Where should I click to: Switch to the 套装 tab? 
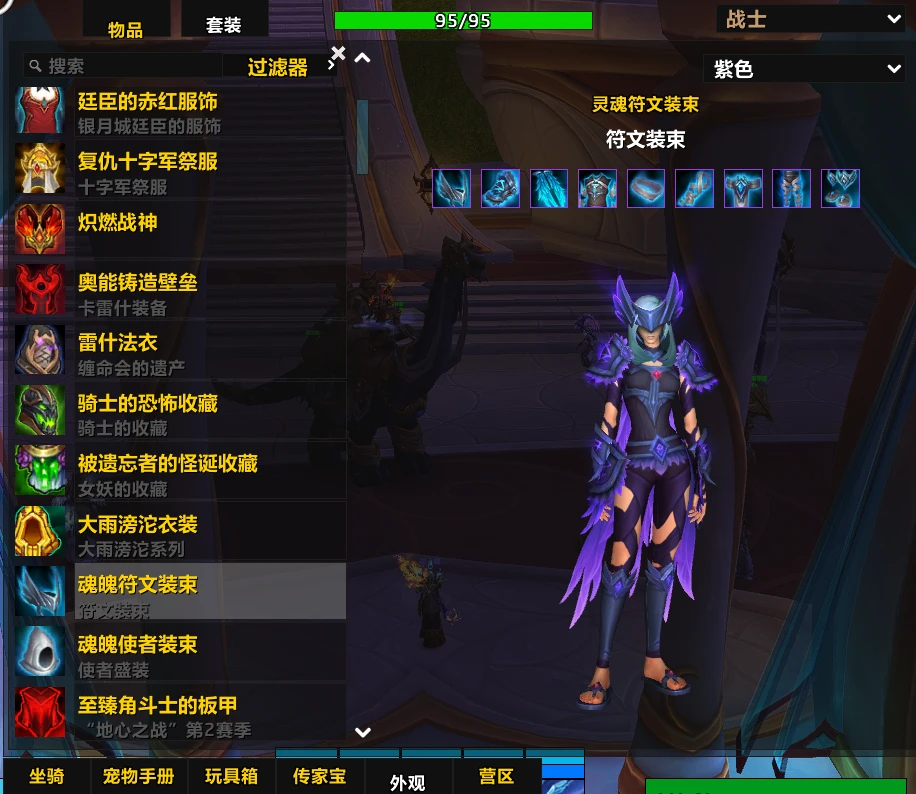pyautogui.click(x=223, y=24)
